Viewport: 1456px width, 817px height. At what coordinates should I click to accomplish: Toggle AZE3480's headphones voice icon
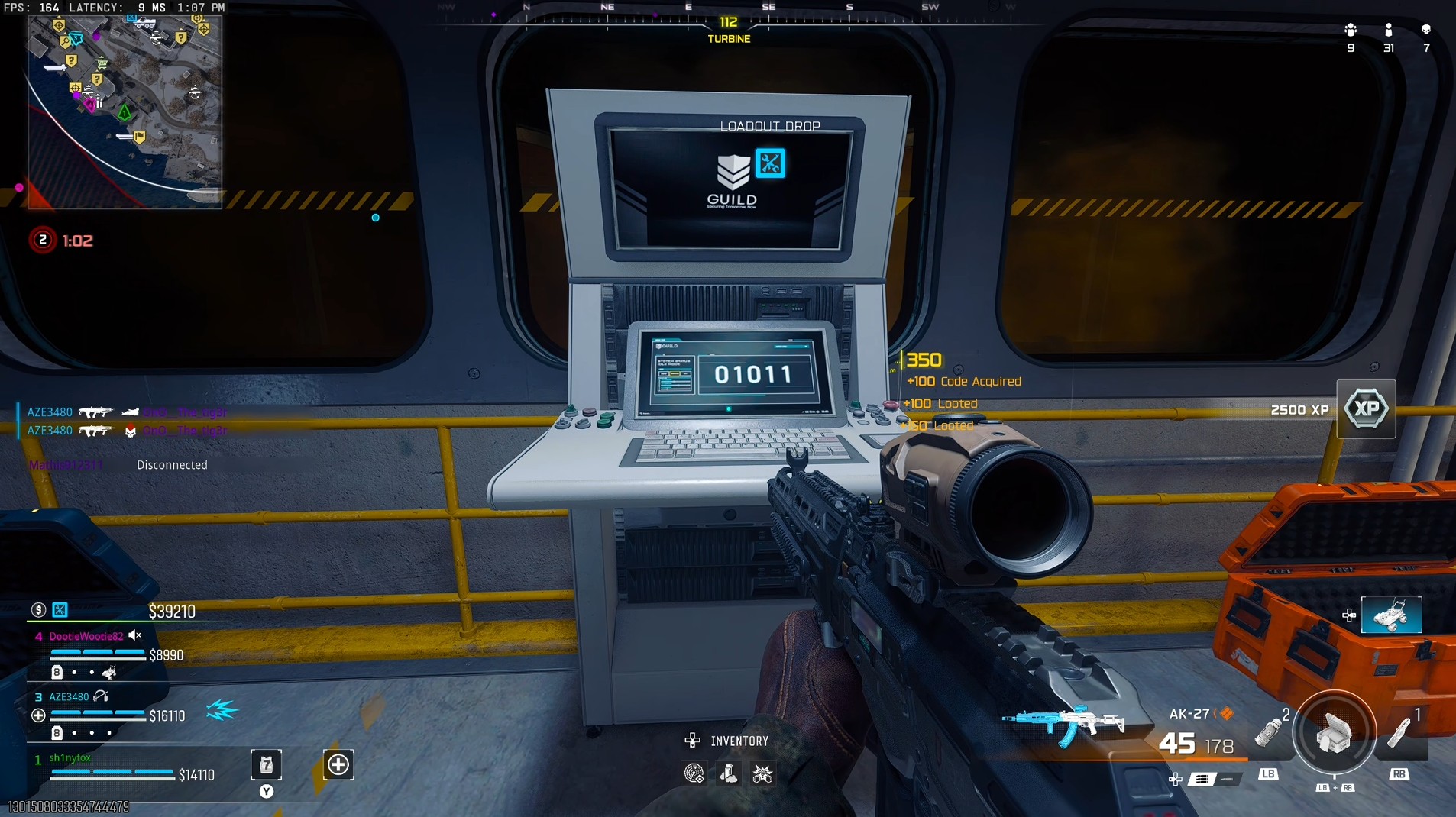pos(100,696)
